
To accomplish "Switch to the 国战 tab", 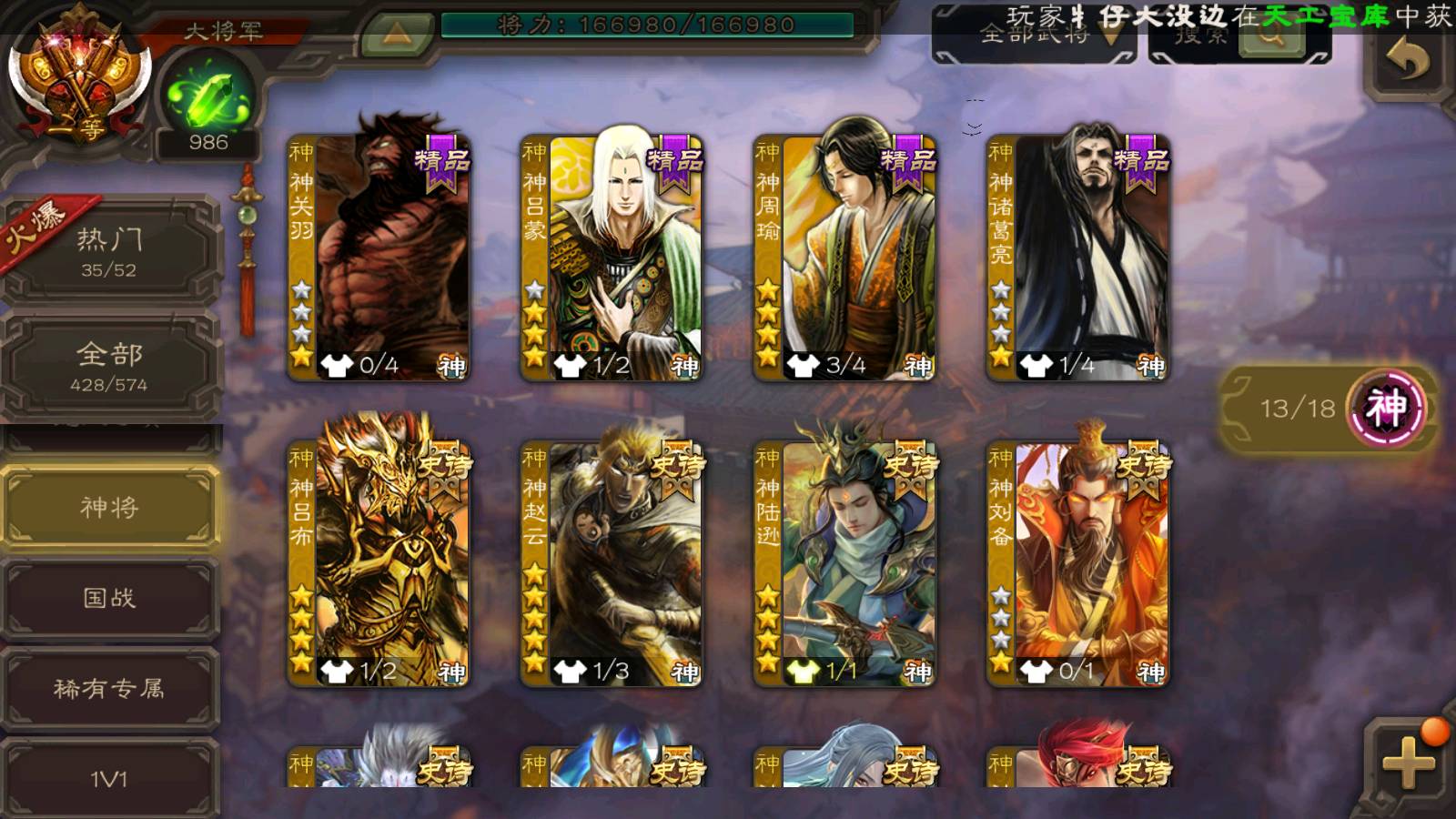I will click(109, 598).
